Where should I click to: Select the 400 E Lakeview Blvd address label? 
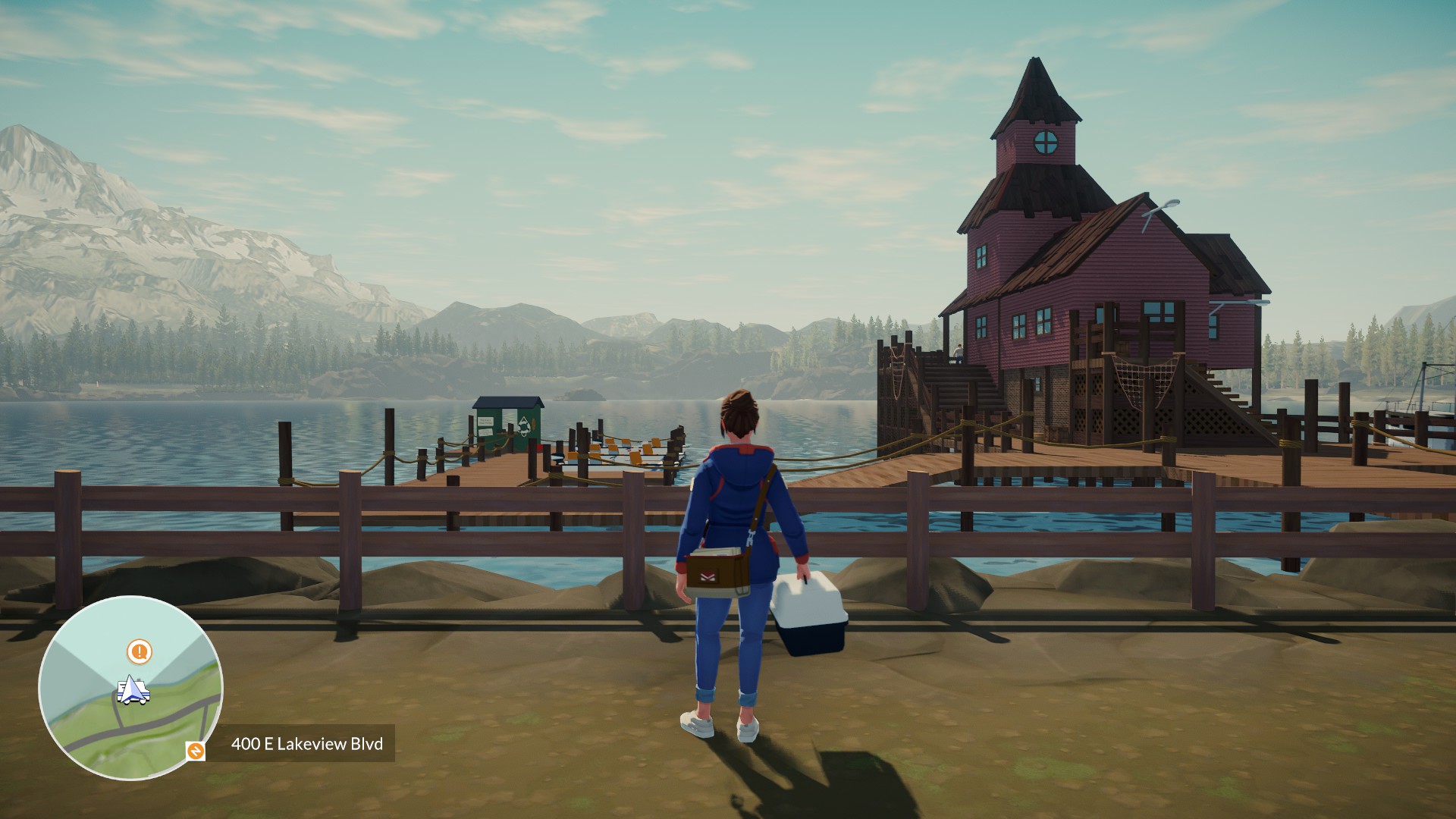tap(306, 743)
